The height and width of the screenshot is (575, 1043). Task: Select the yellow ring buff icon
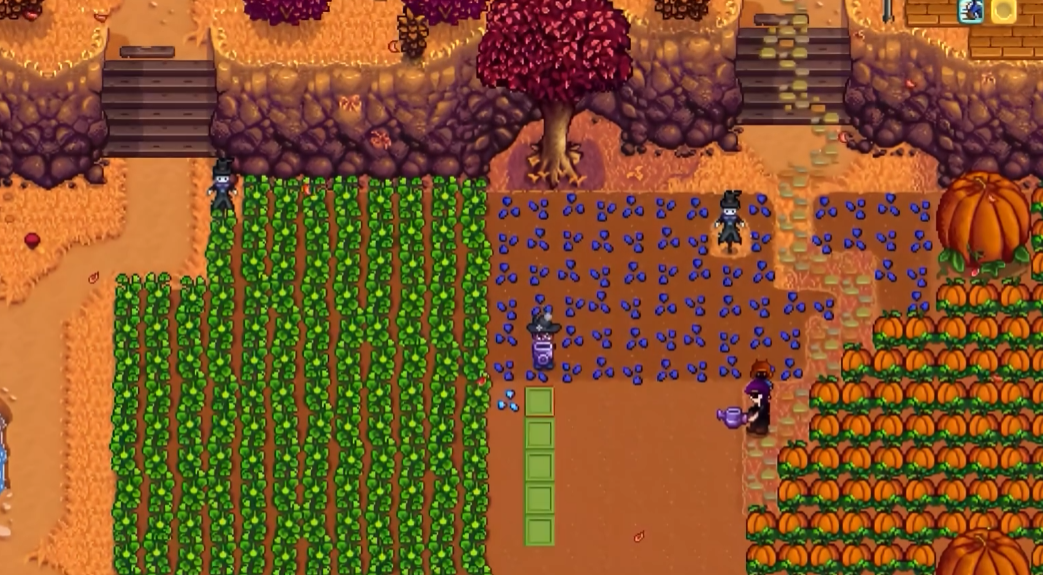[1003, 11]
